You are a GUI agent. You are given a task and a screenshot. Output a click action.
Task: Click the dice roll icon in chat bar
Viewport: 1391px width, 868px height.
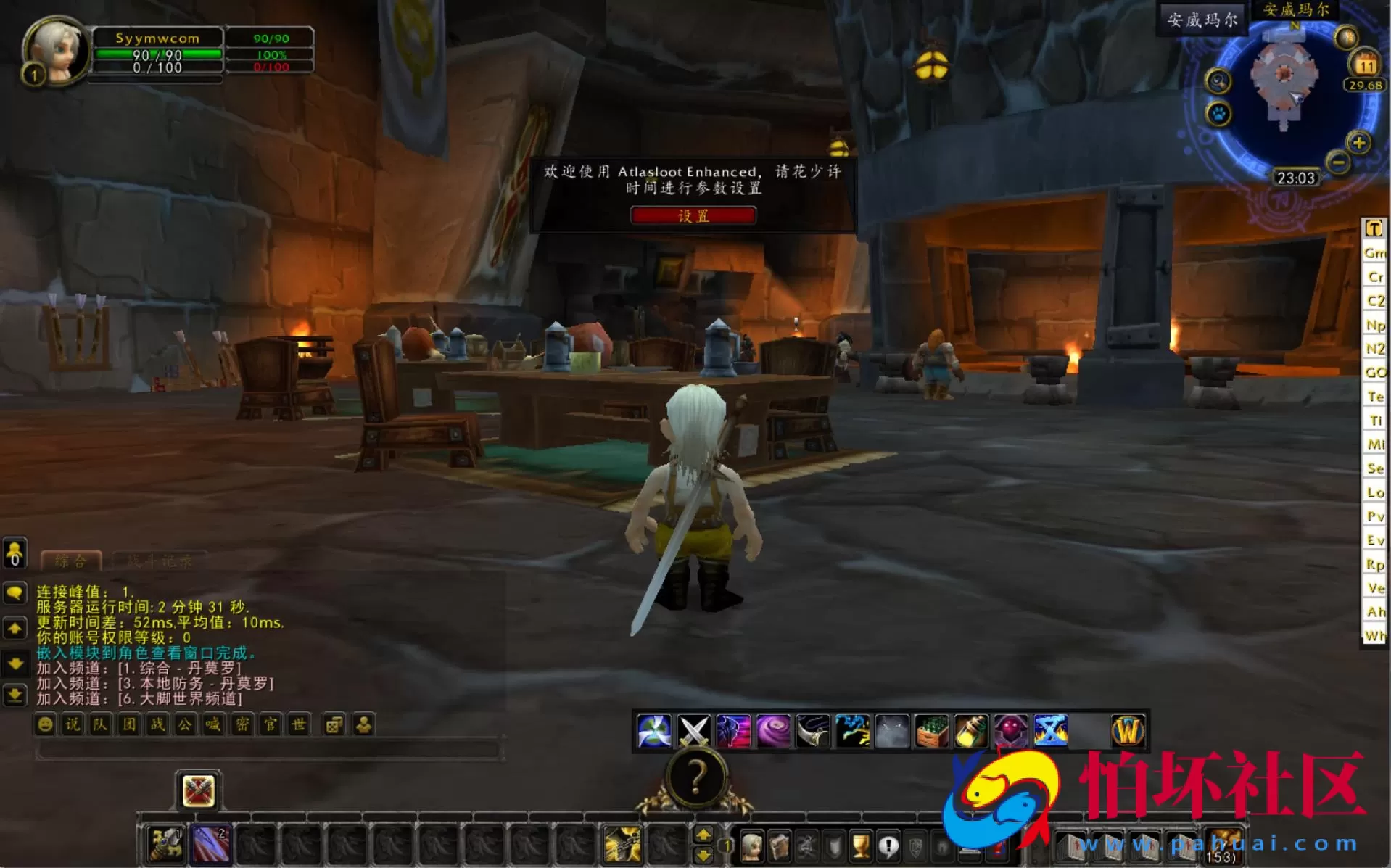click(x=333, y=725)
